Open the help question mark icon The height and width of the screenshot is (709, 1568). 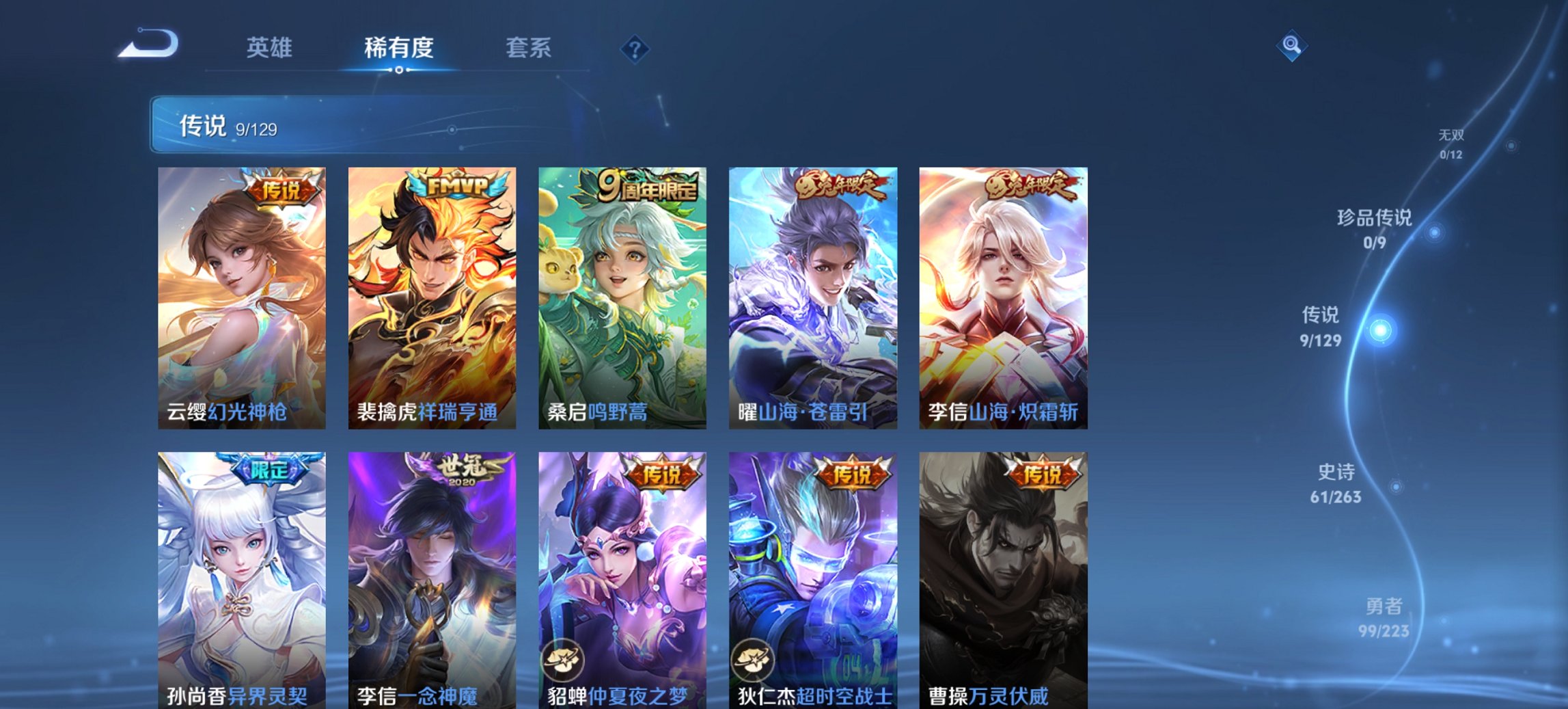coord(636,49)
